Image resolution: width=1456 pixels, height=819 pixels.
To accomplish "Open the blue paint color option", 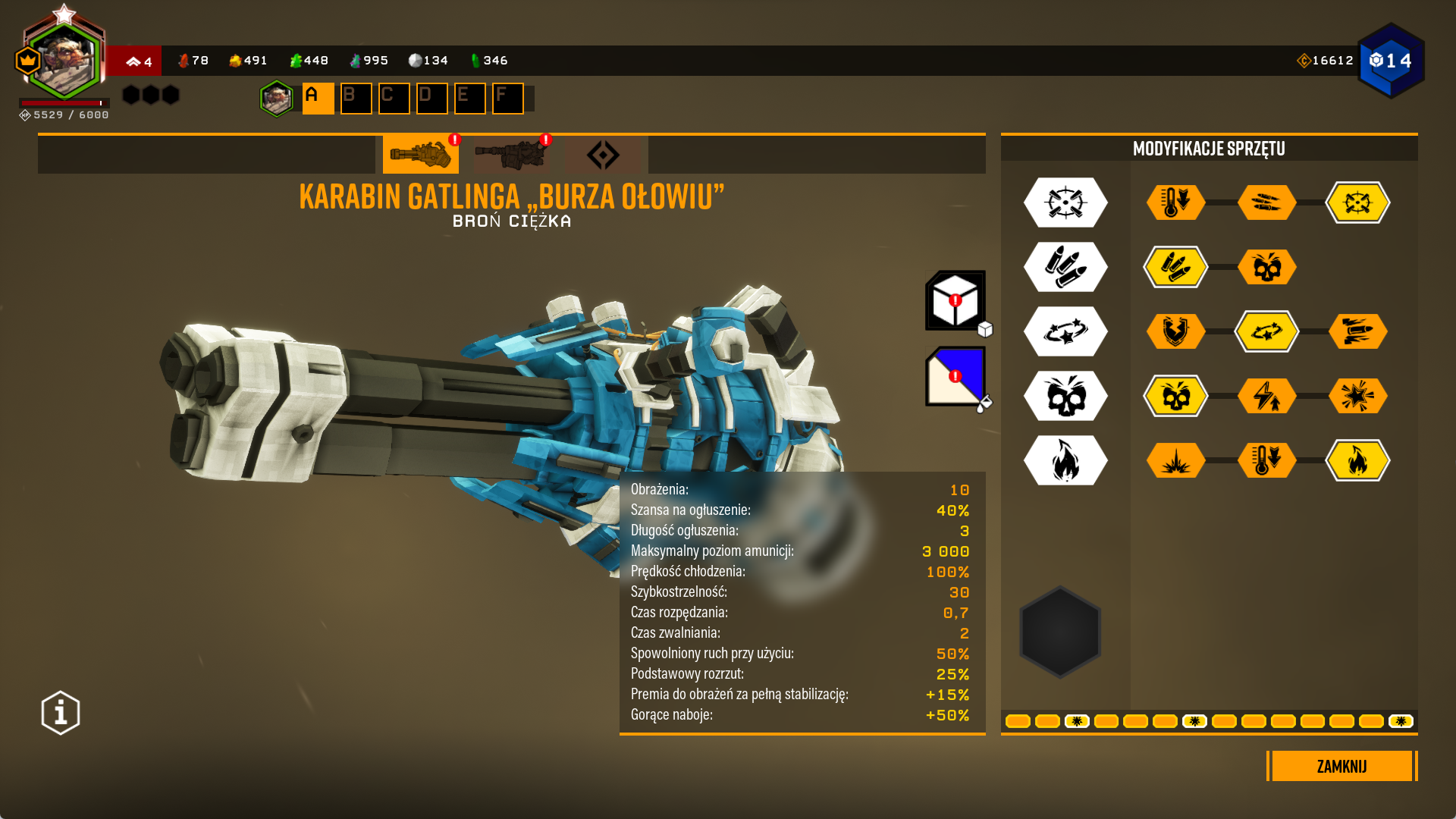I will pyautogui.click(x=955, y=376).
